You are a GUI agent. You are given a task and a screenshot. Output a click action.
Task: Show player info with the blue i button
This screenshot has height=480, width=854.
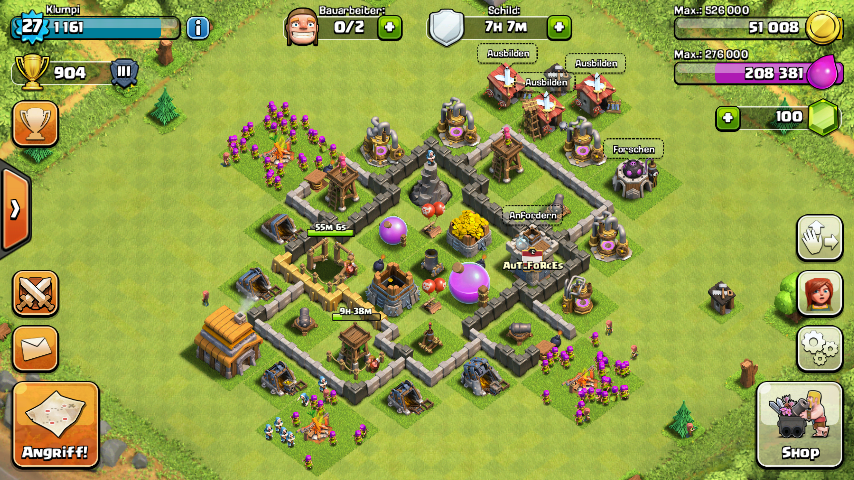click(198, 27)
